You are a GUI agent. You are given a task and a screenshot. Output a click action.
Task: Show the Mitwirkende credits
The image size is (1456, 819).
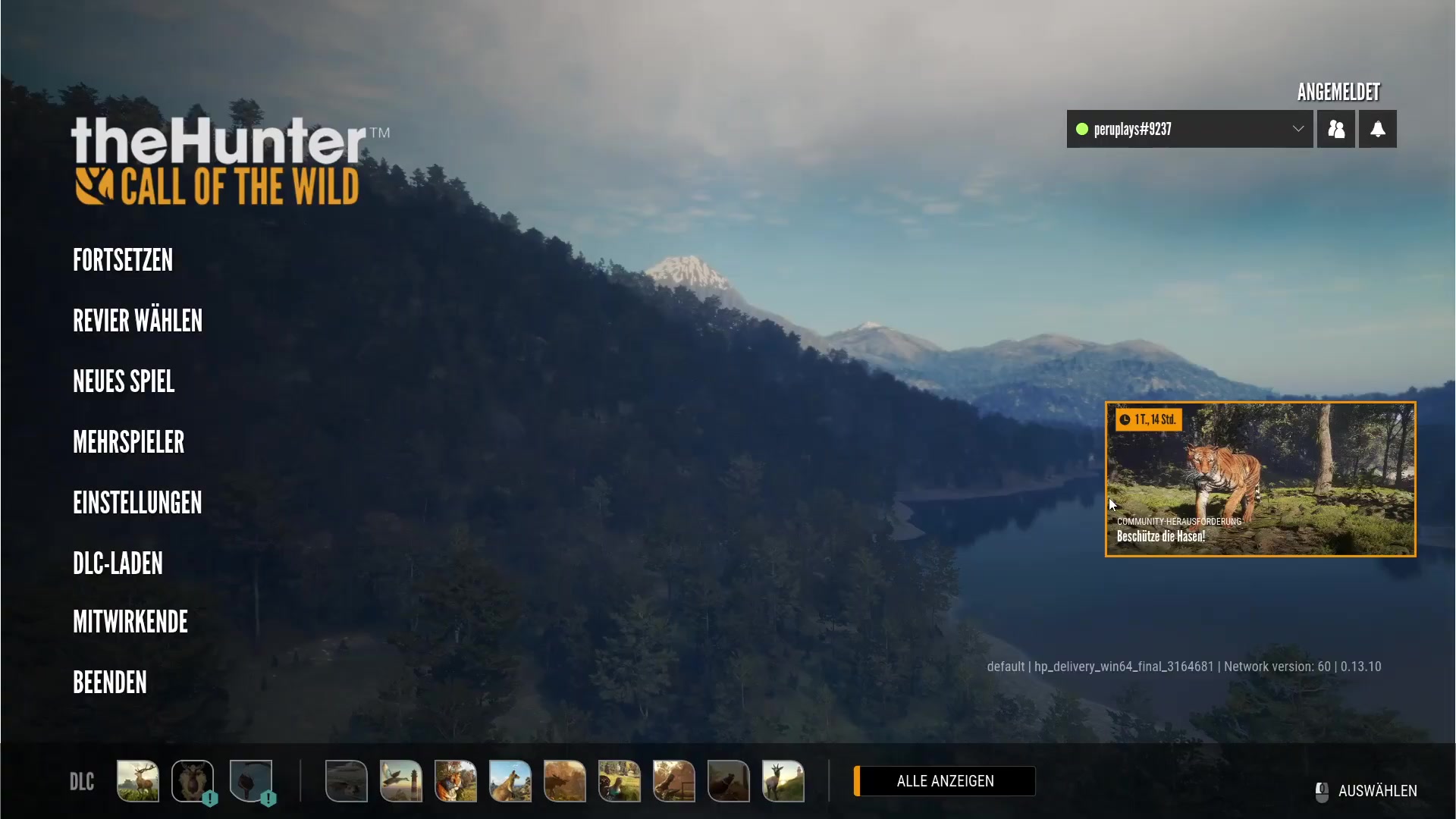tap(130, 622)
